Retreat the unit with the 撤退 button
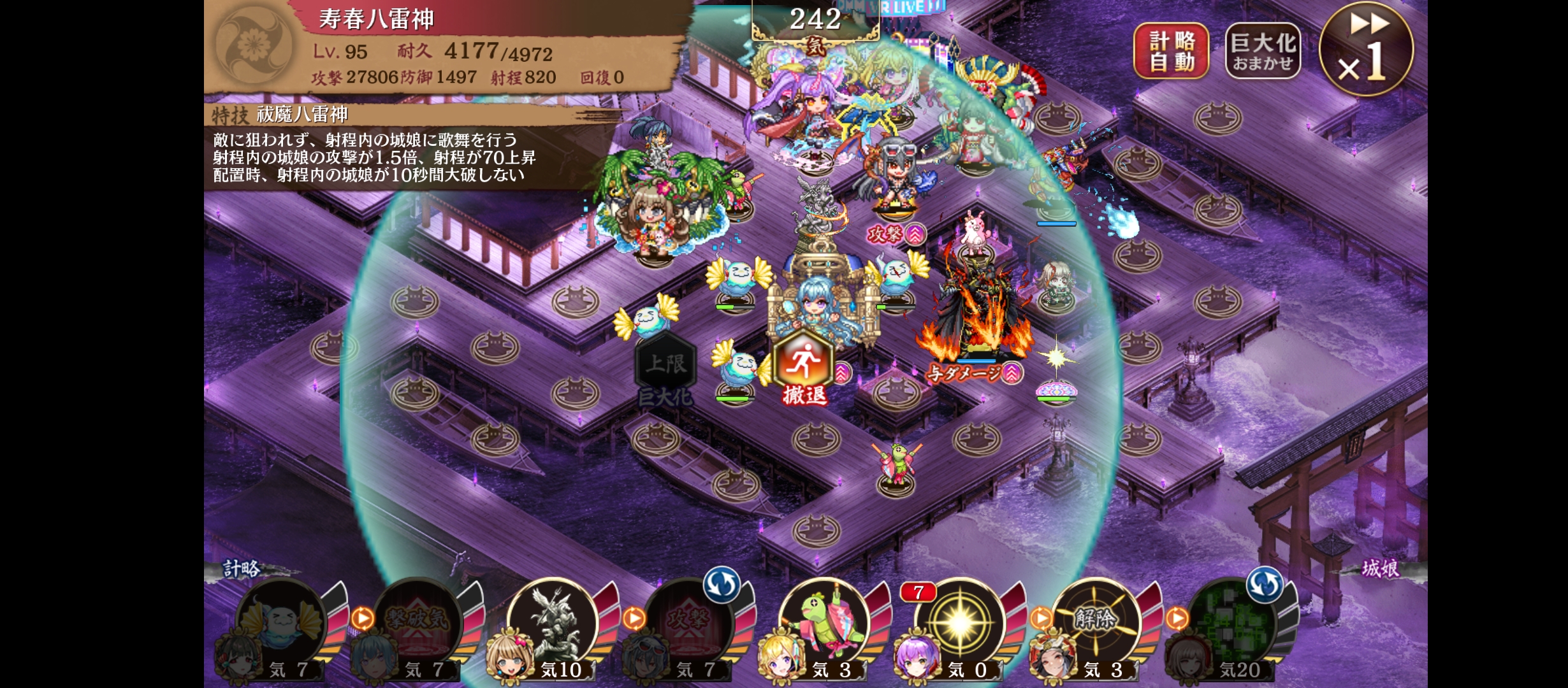Screen dimensions: 1568x688 pyautogui.click(x=804, y=371)
